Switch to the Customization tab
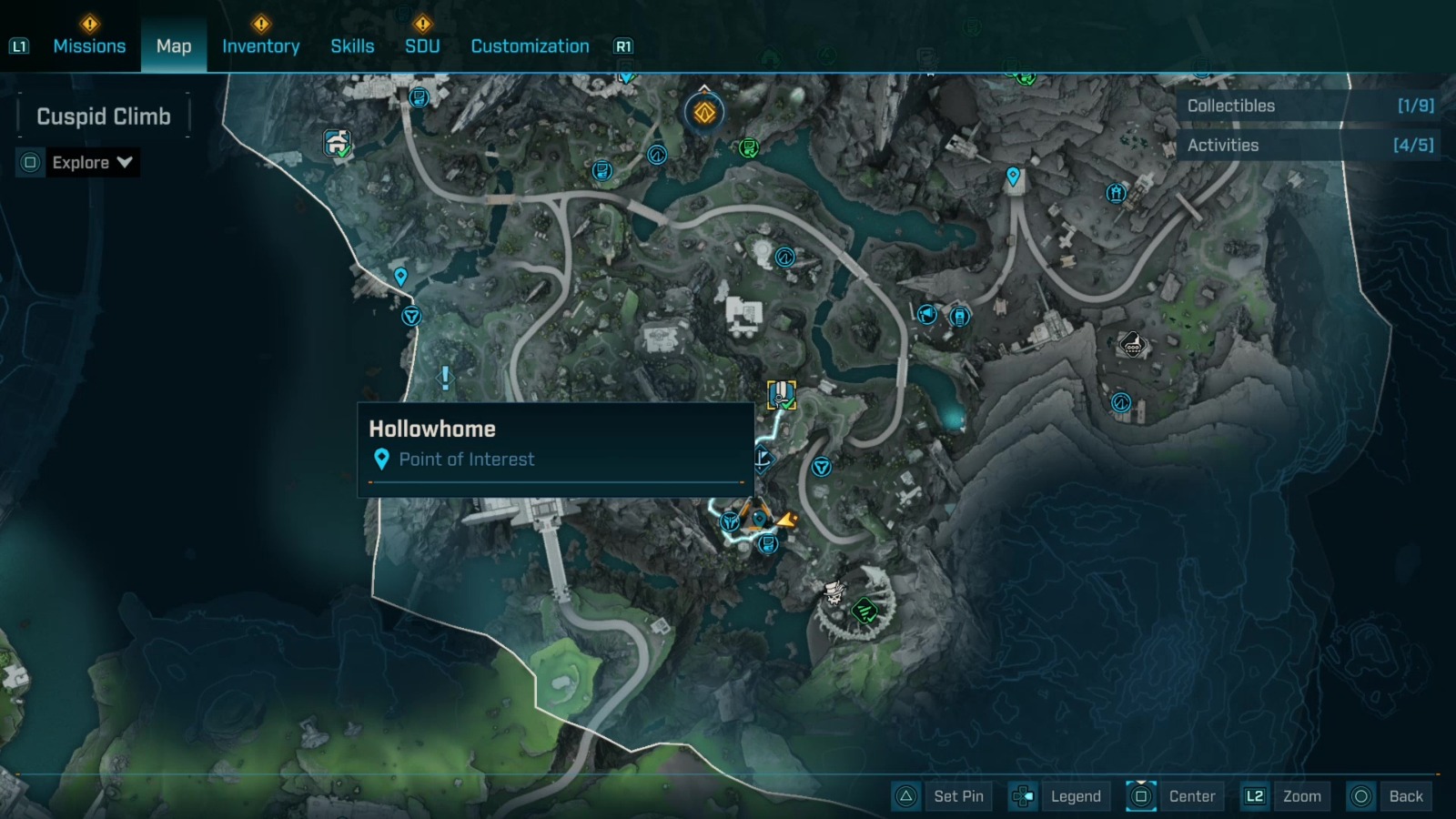The width and height of the screenshot is (1456, 819). click(x=530, y=45)
